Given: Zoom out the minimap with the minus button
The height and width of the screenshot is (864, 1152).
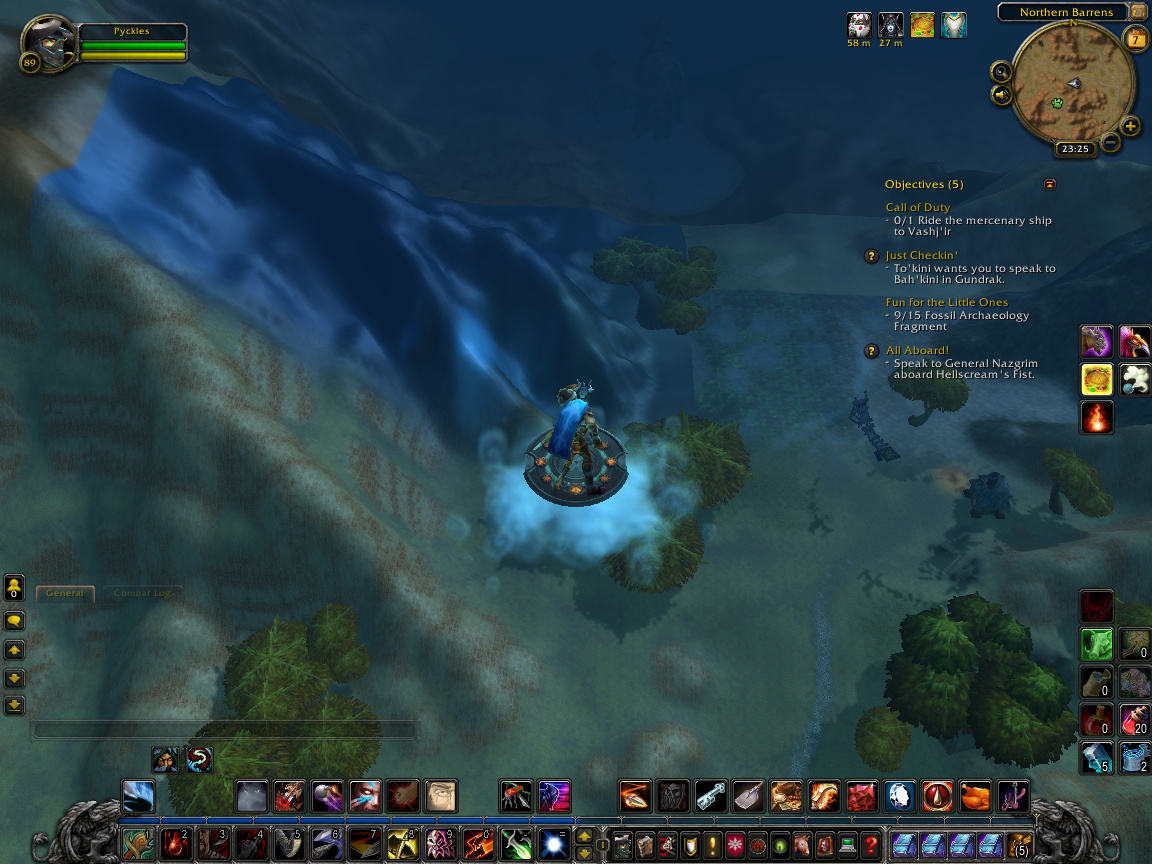Looking at the screenshot, I should (x=1110, y=142).
